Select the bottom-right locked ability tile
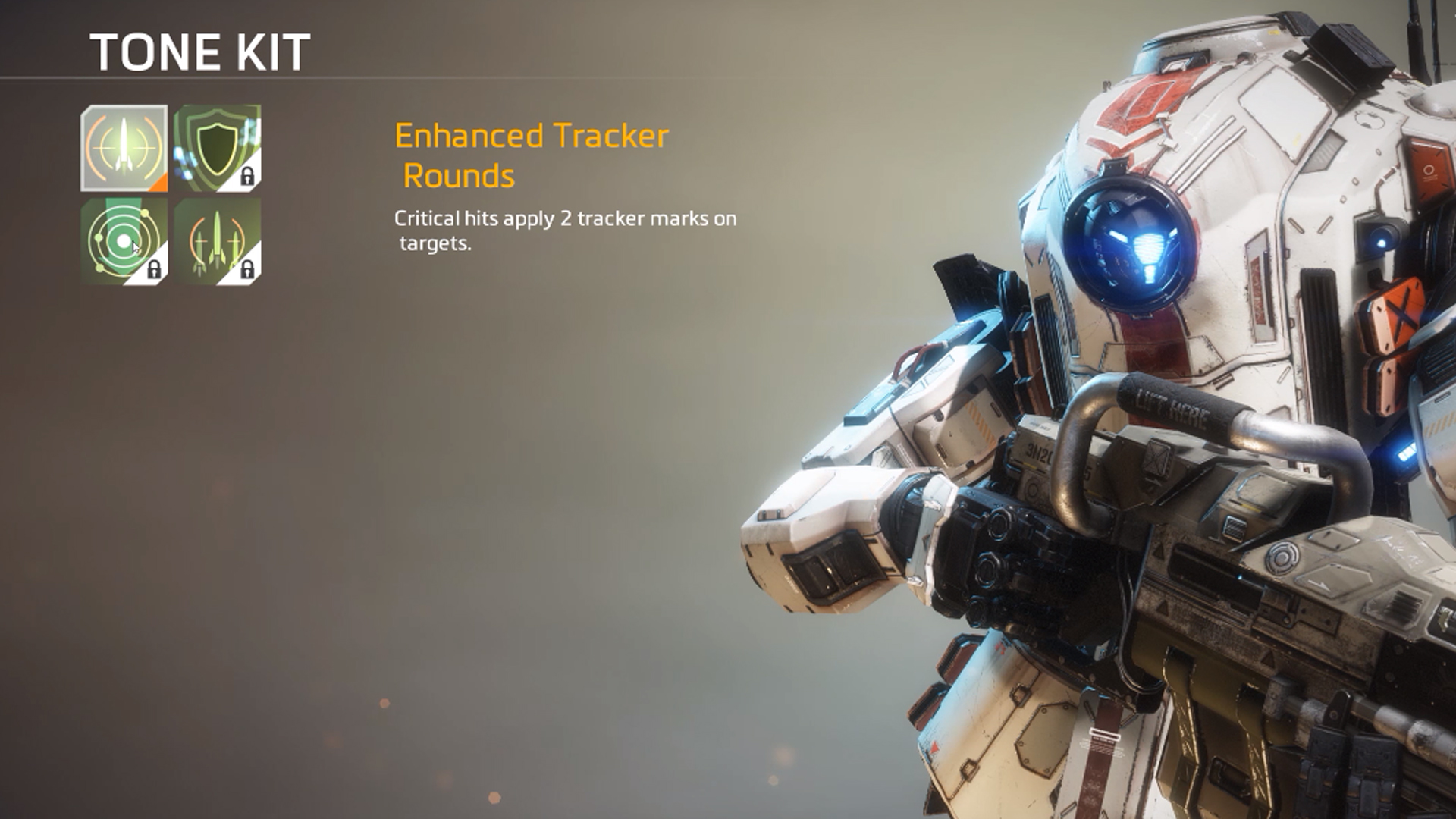The height and width of the screenshot is (819, 1456). coord(216,239)
